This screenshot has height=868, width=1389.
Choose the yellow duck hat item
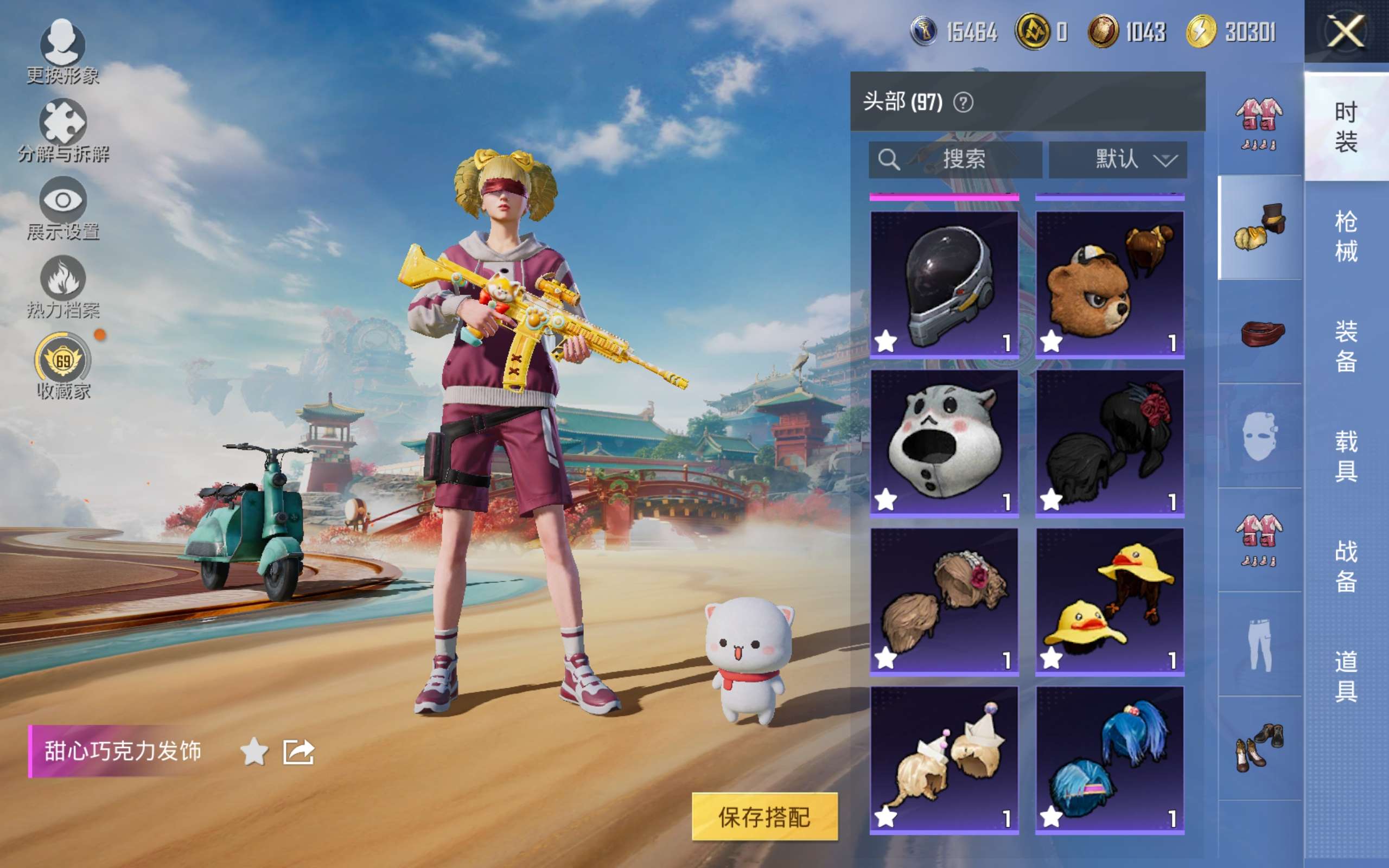(1110, 601)
